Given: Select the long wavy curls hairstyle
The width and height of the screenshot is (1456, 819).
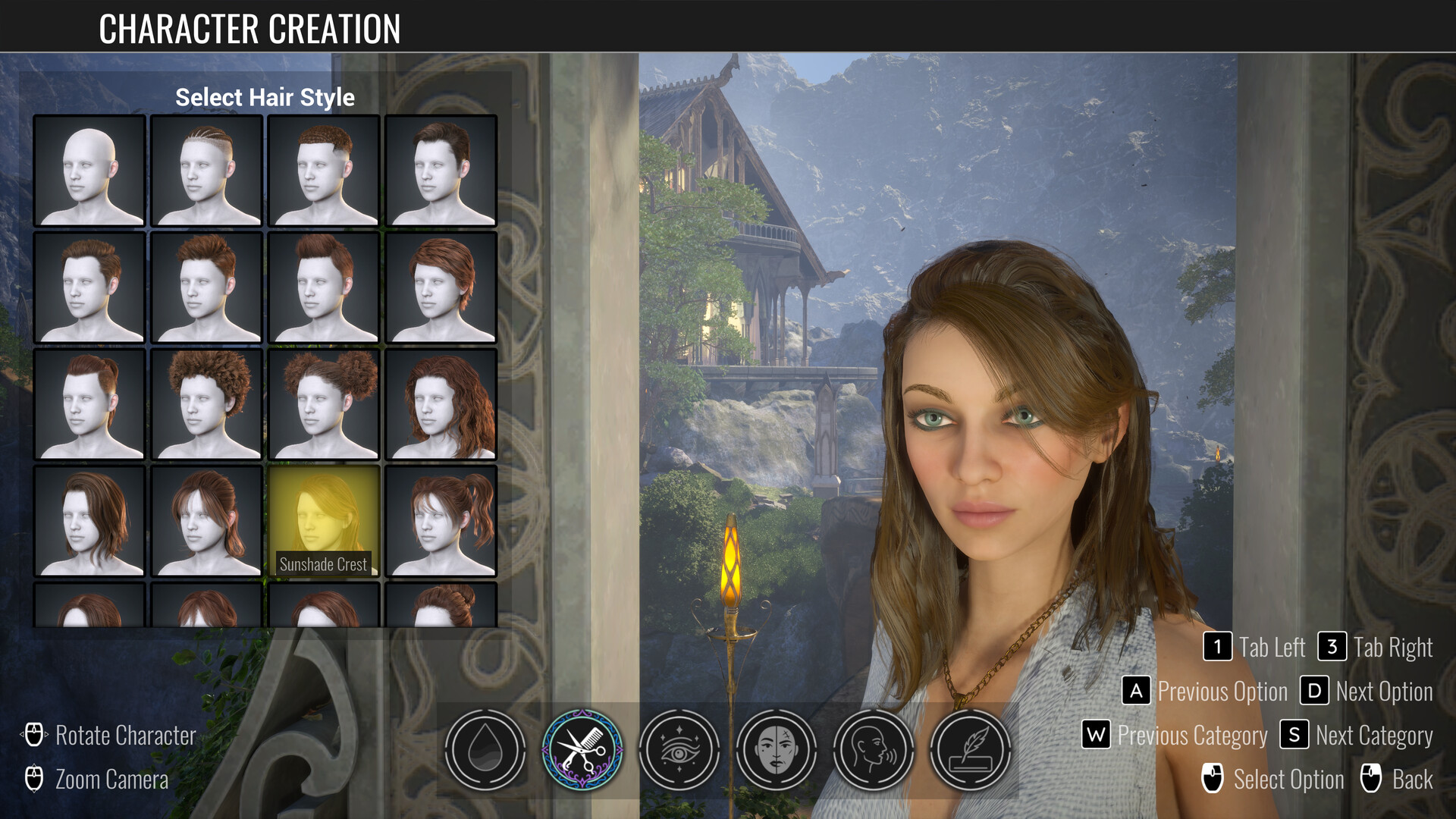Looking at the screenshot, I should coord(441,404).
